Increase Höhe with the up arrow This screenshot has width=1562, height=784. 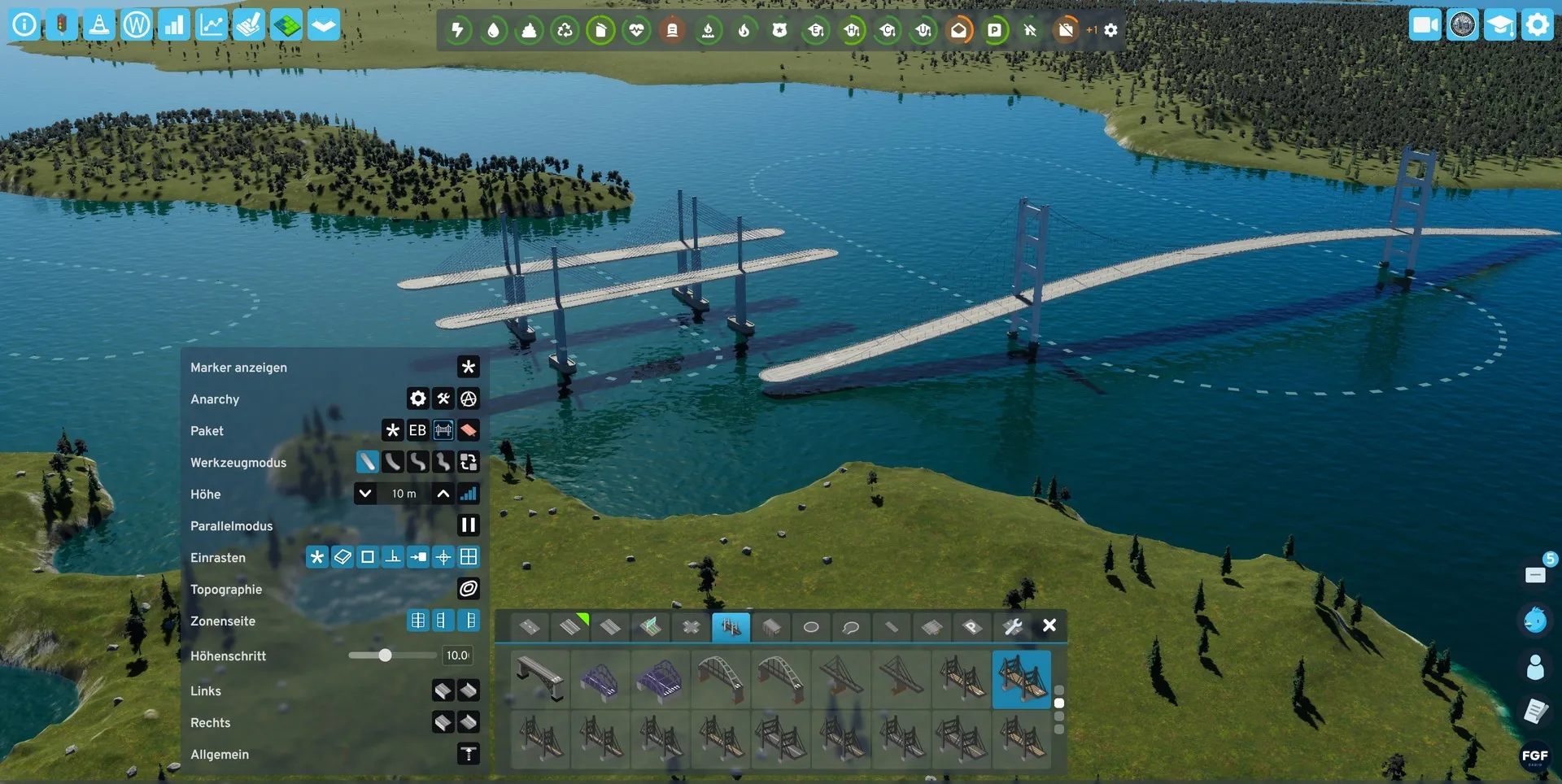tap(443, 494)
